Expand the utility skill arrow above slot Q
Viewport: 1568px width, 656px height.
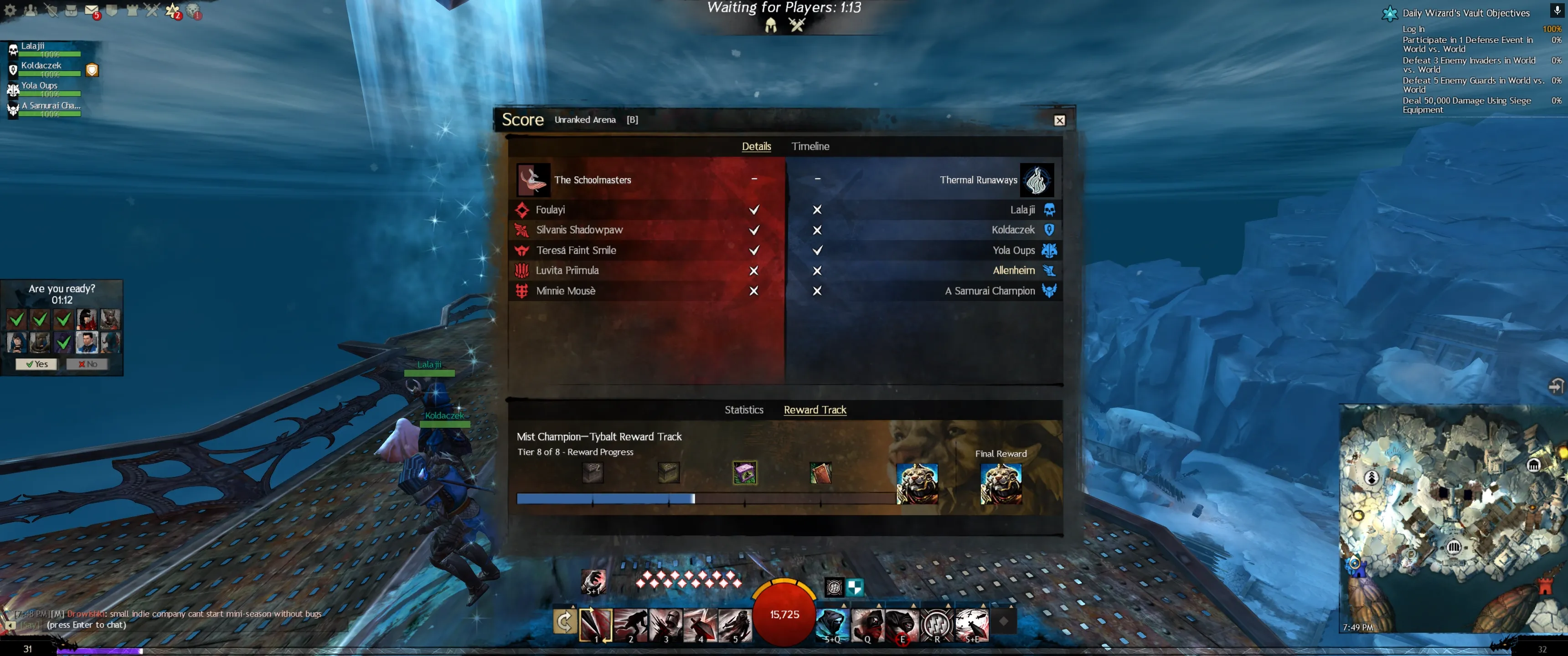[x=879, y=606]
